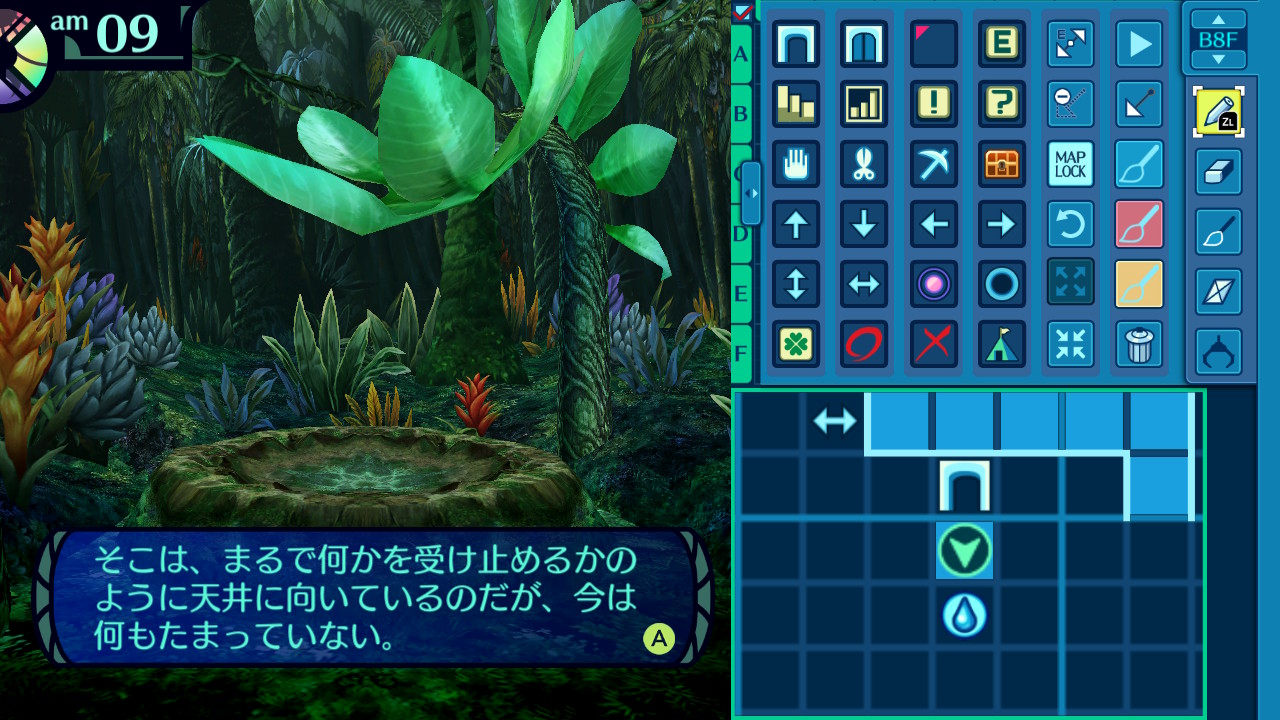Select the upward arrow icon
1280x720 pixels.
click(796, 224)
